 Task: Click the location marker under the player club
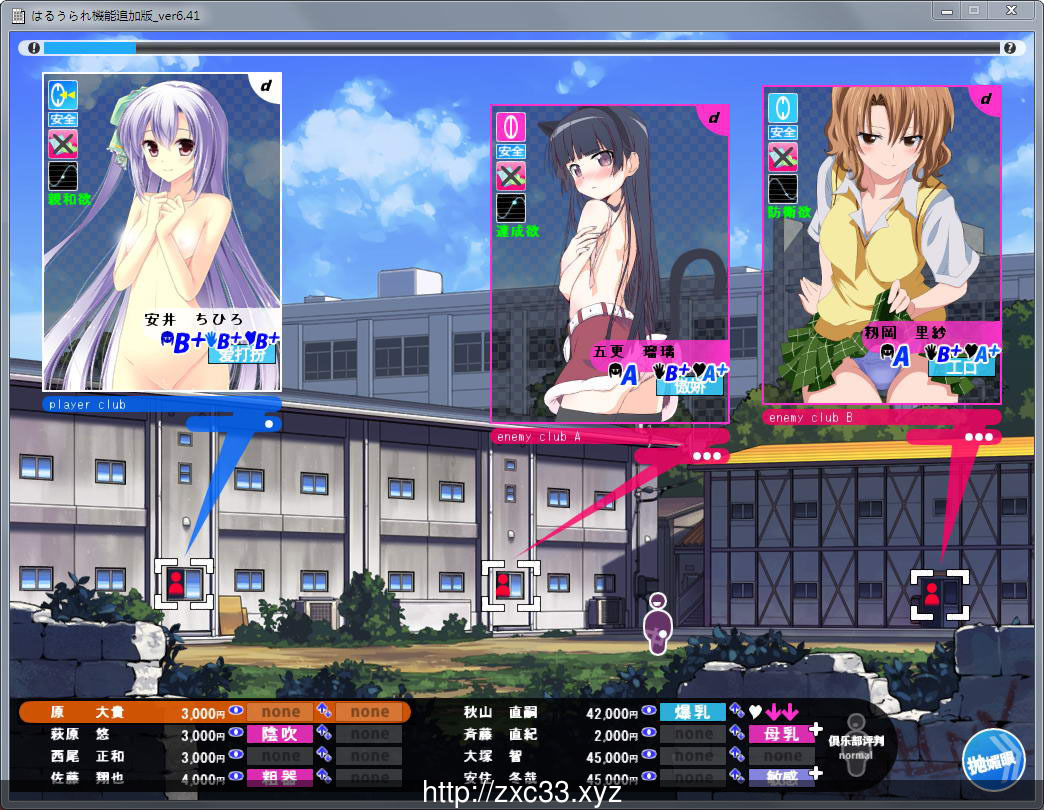(184, 583)
